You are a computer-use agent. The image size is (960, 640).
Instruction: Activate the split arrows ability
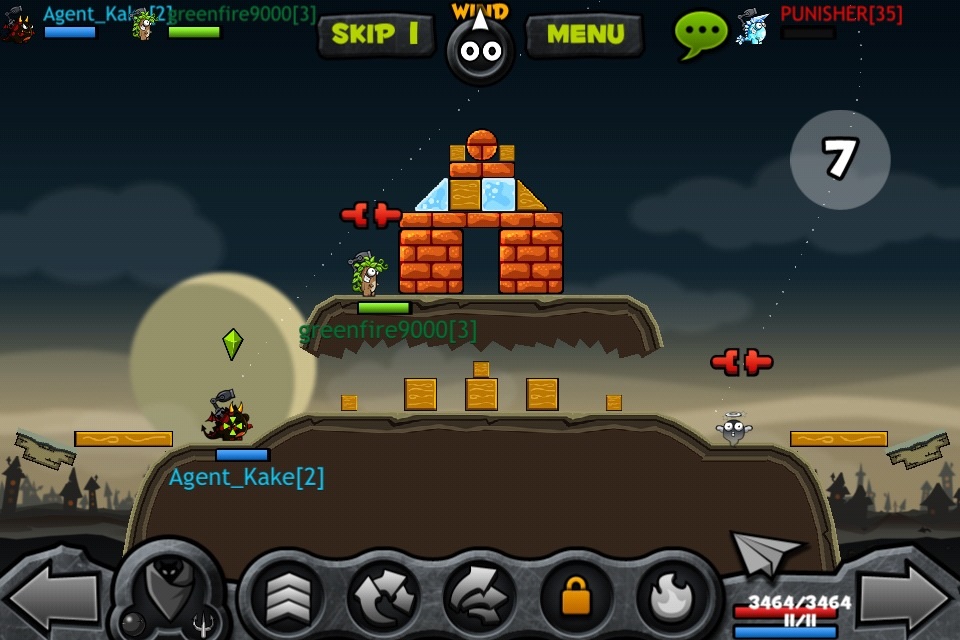tap(384, 597)
